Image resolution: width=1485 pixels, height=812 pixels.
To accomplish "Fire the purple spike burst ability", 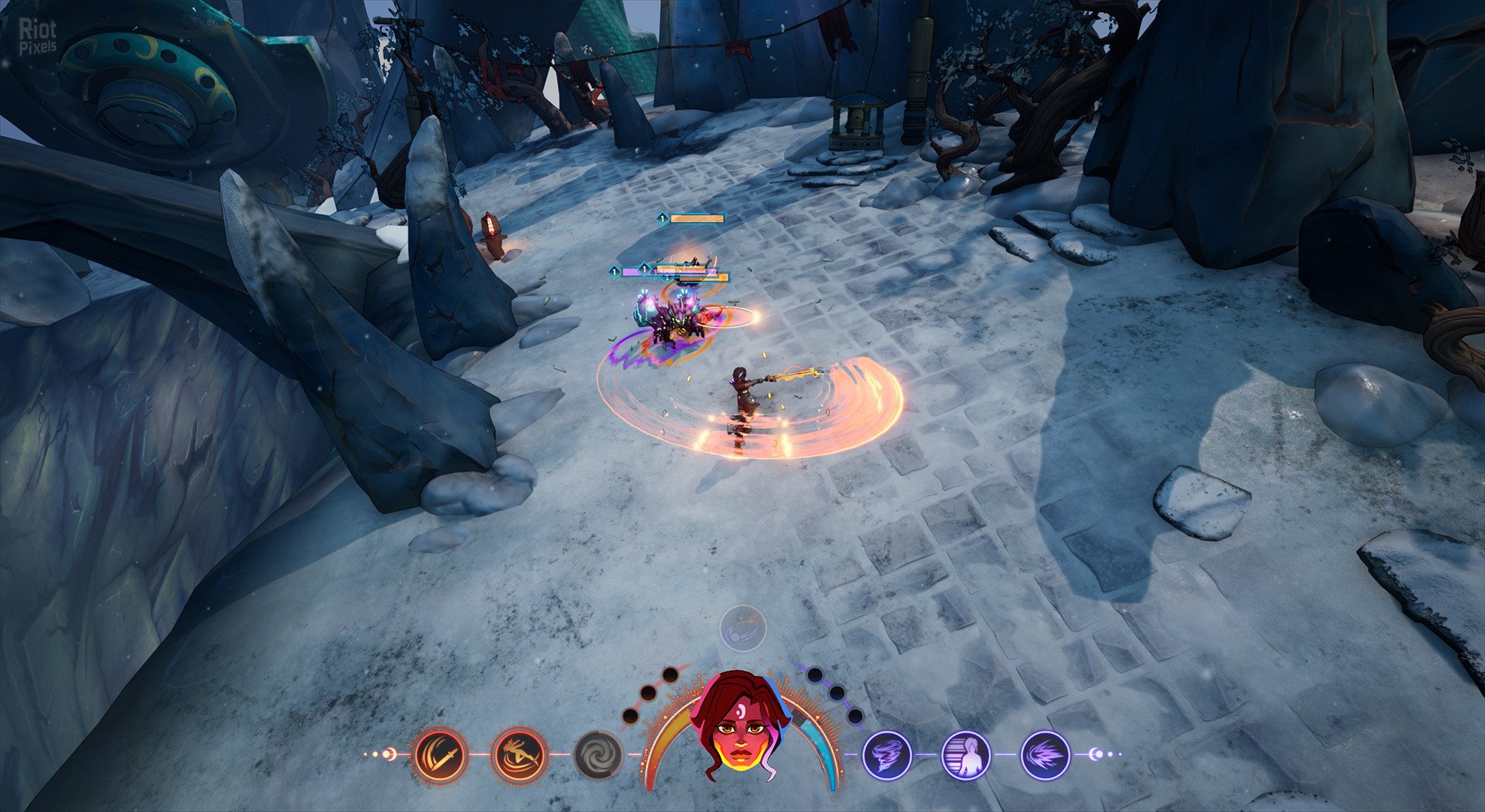I will (x=1045, y=754).
